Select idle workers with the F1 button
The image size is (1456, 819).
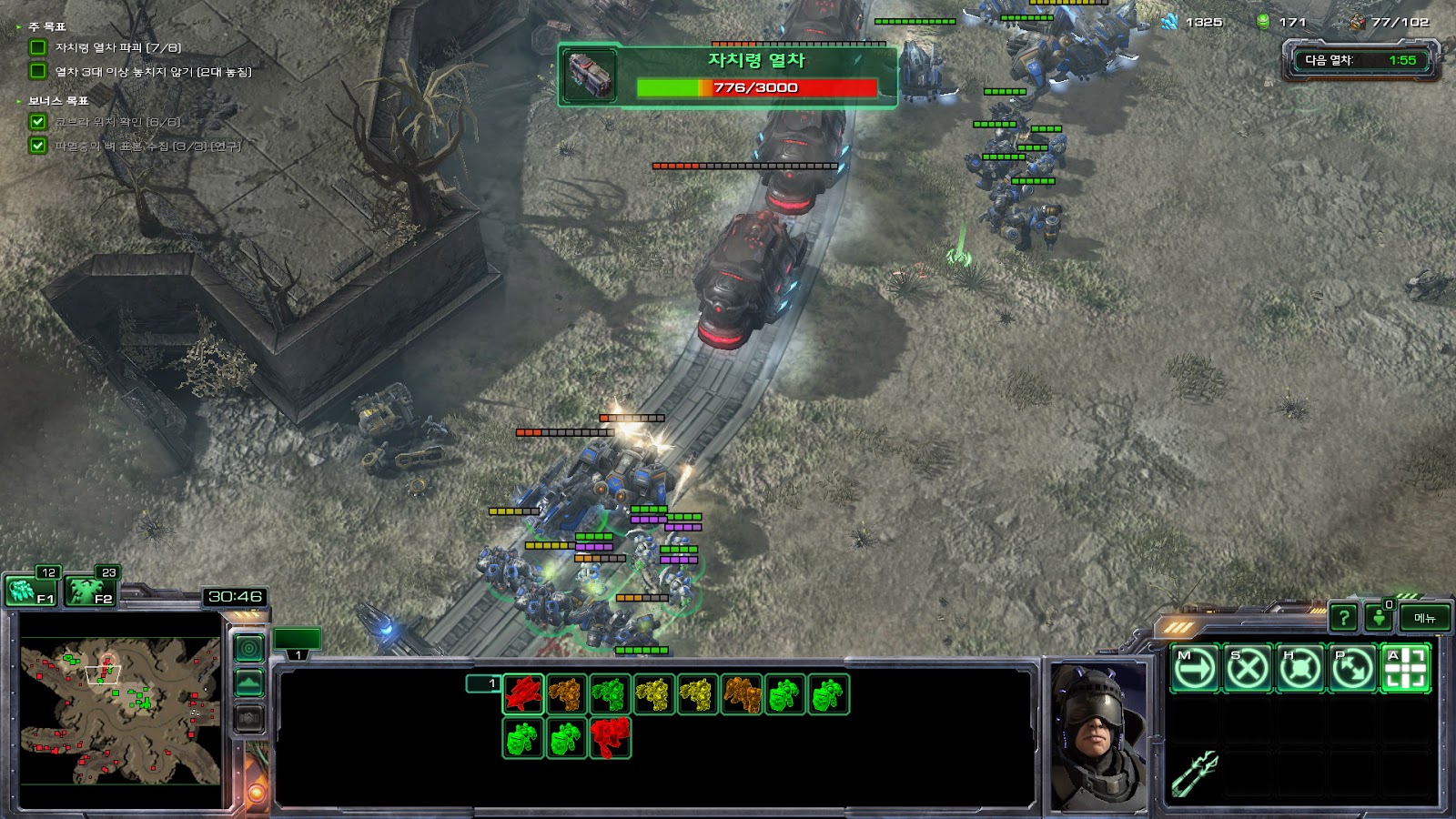pos(31,591)
